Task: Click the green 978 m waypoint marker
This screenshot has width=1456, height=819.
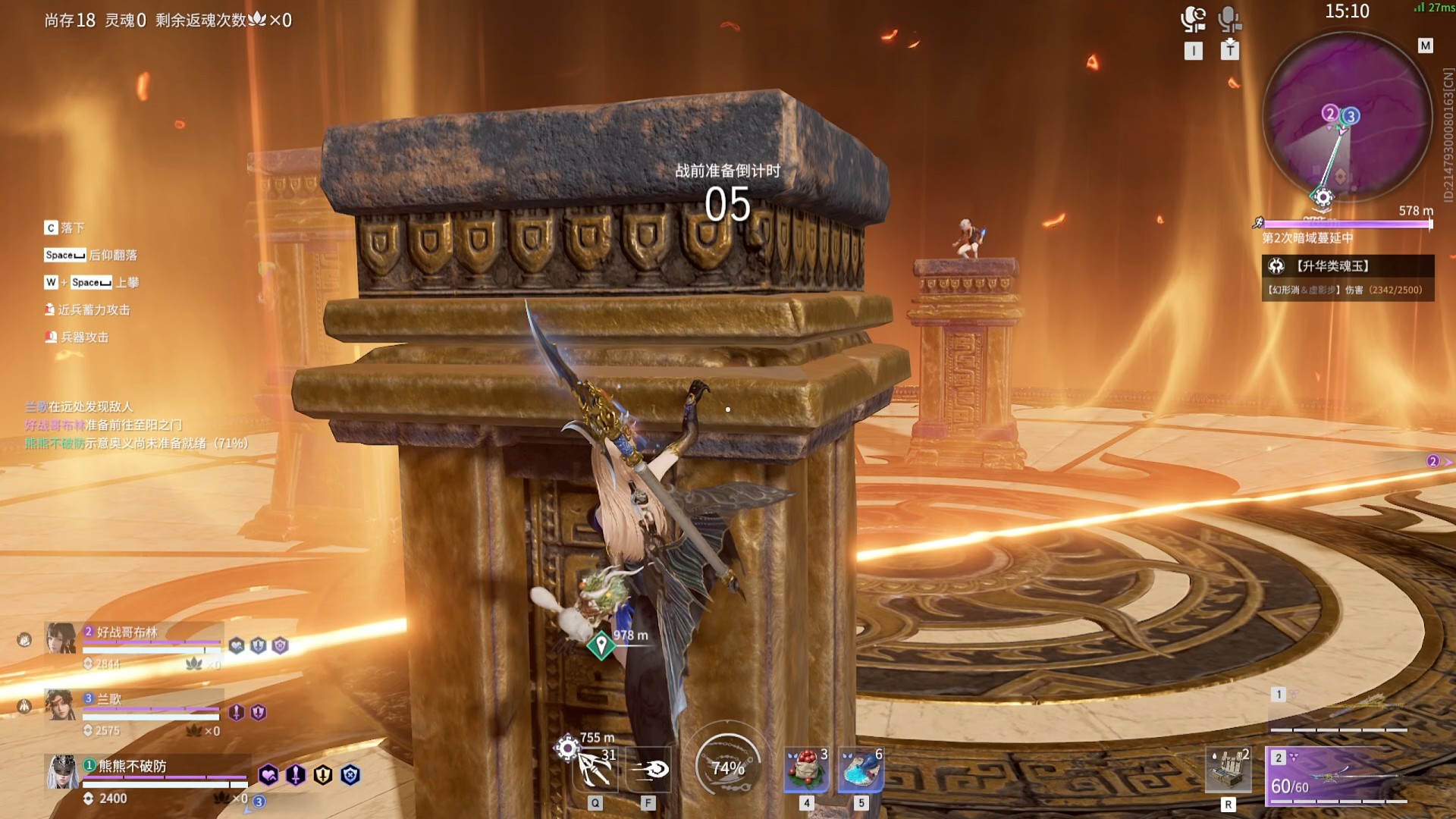Action: (601, 645)
